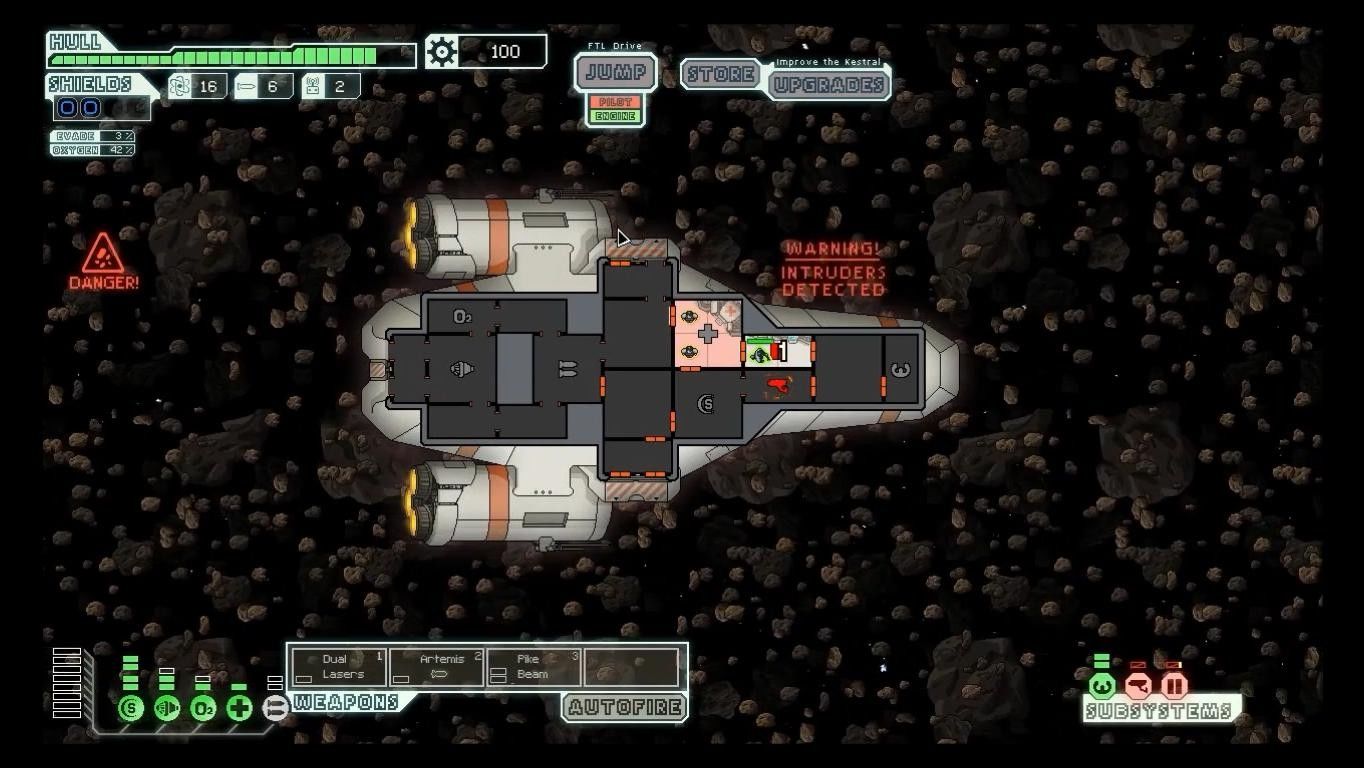Select the Dual Lasers weapon slot

pyautogui.click(x=337, y=667)
